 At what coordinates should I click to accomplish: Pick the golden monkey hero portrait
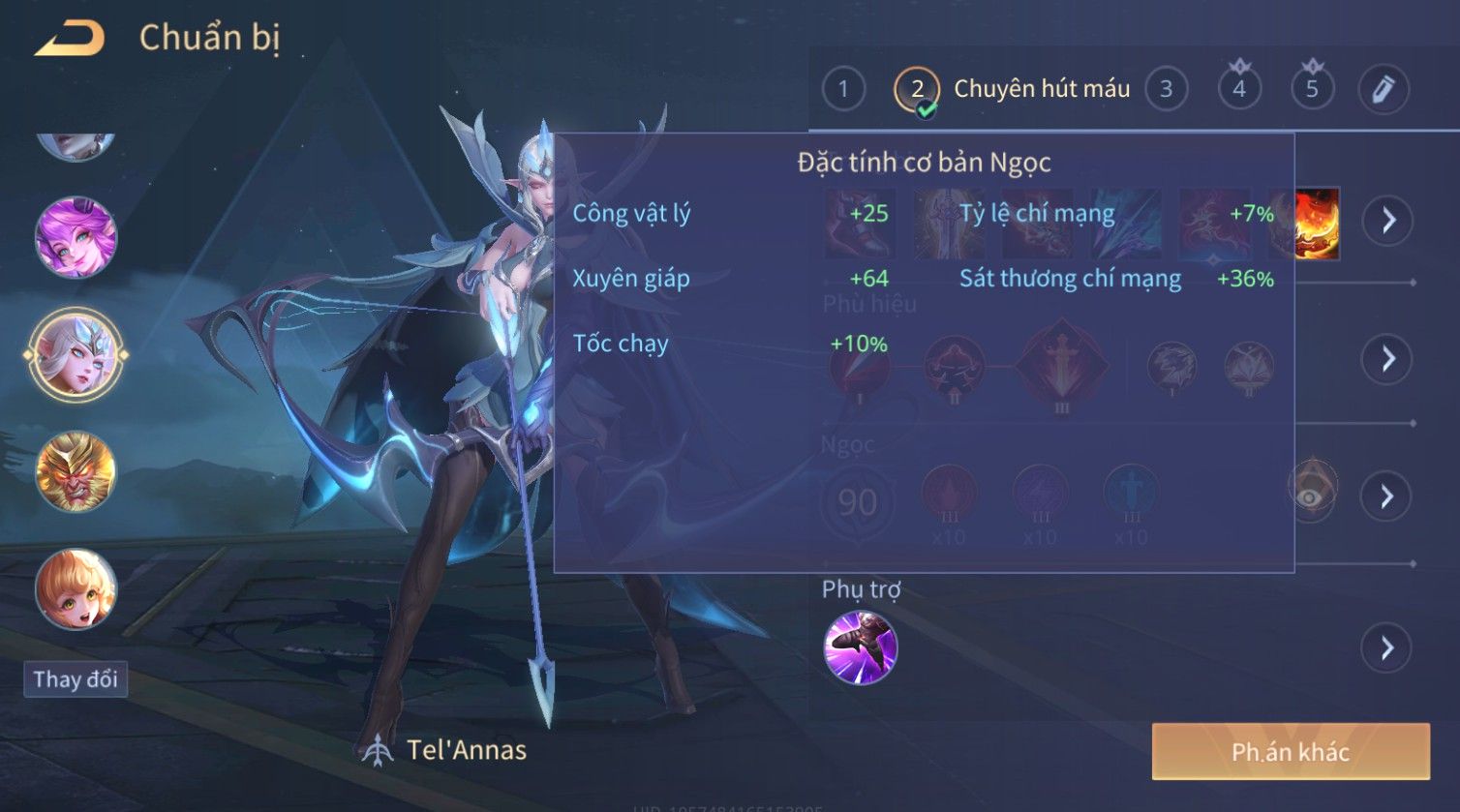tap(76, 472)
